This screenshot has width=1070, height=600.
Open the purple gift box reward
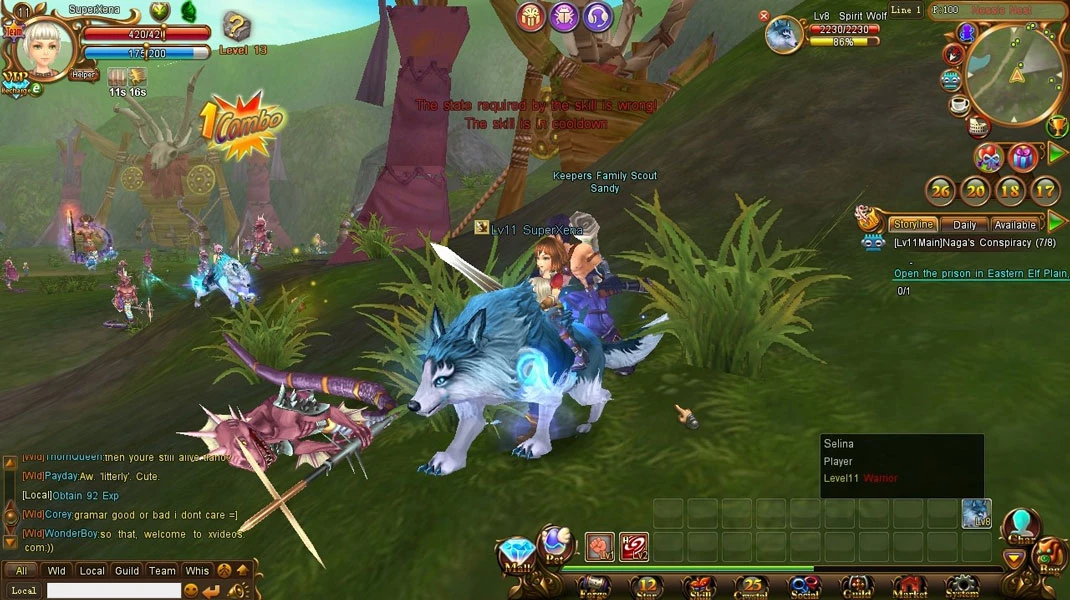pyautogui.click(x=1021, y=157)
